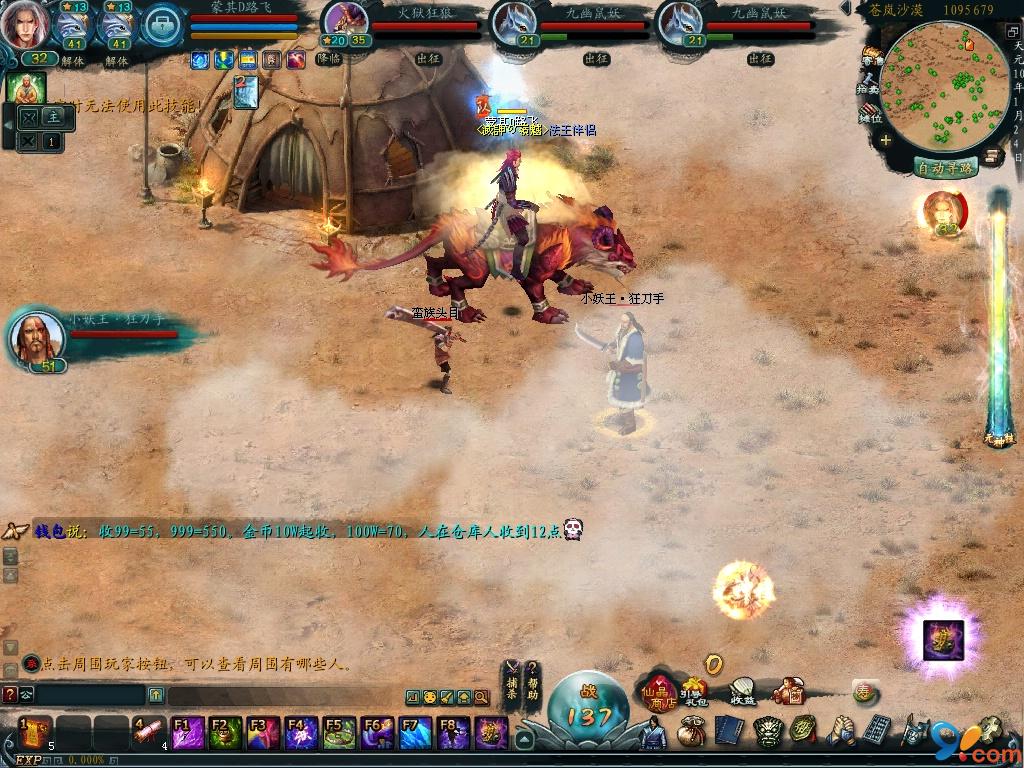Open the 摊位 stall icon beside minimap

870,114
